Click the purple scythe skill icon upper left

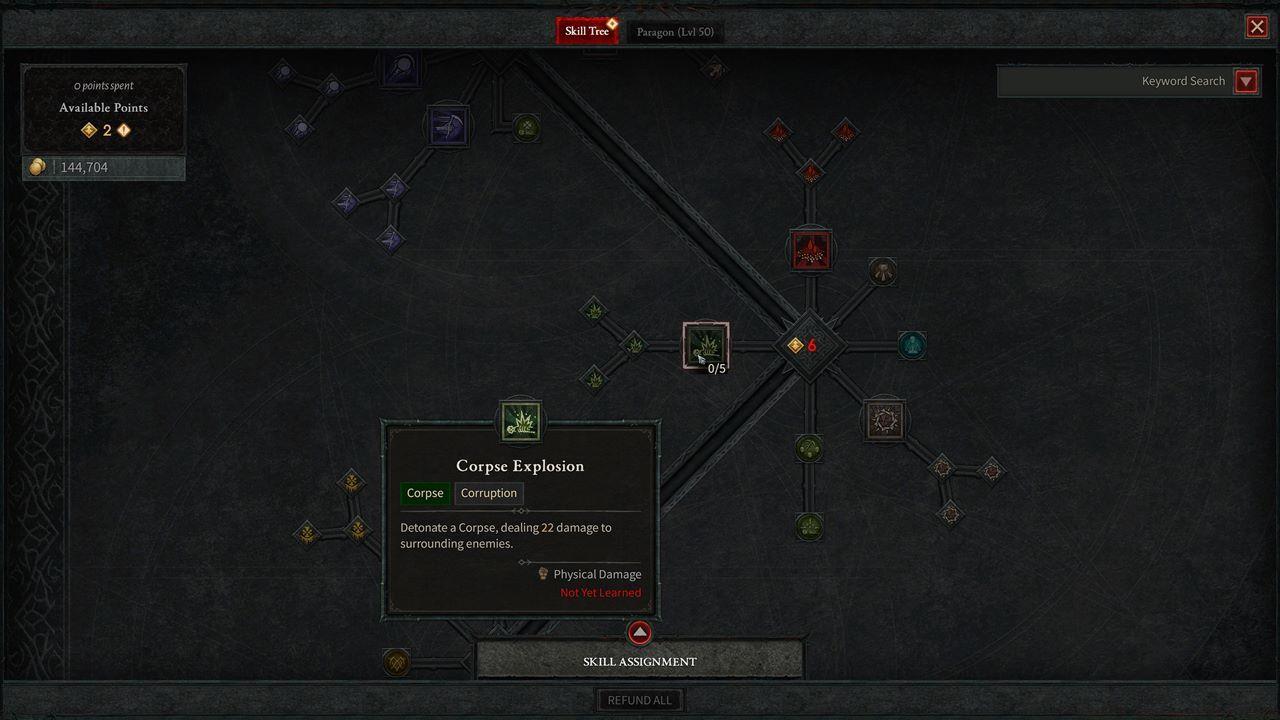[x=447, y=125]
